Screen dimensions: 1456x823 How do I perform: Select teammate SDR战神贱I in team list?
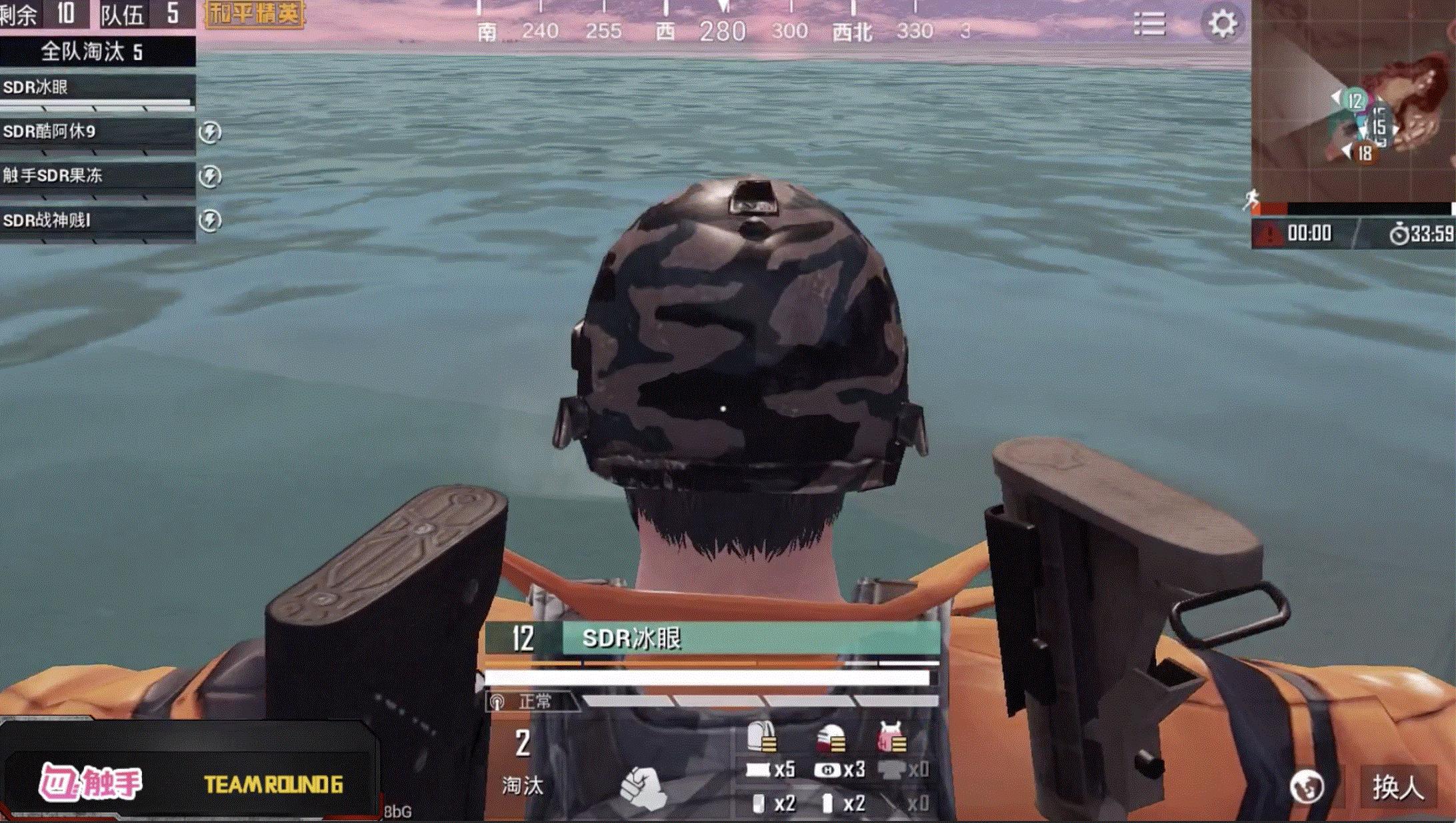(x=97, y=221)
